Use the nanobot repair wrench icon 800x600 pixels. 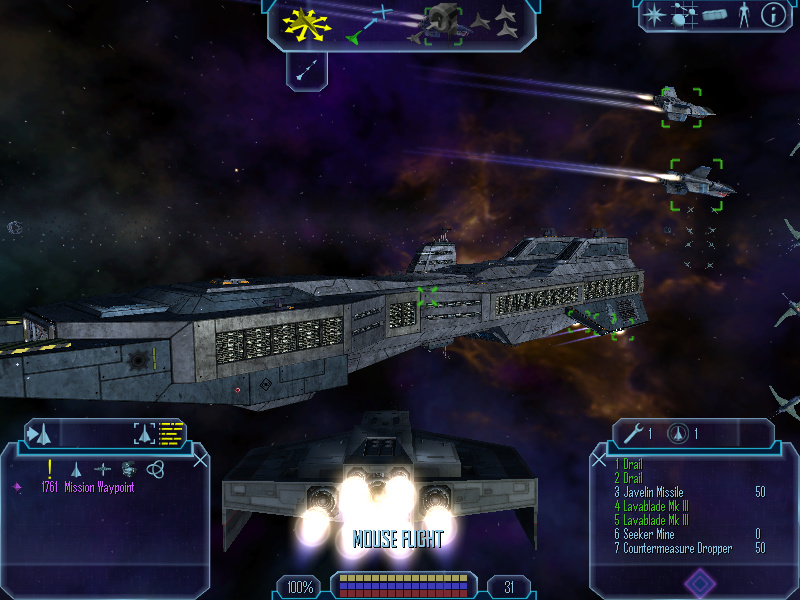tap(632, 433)
